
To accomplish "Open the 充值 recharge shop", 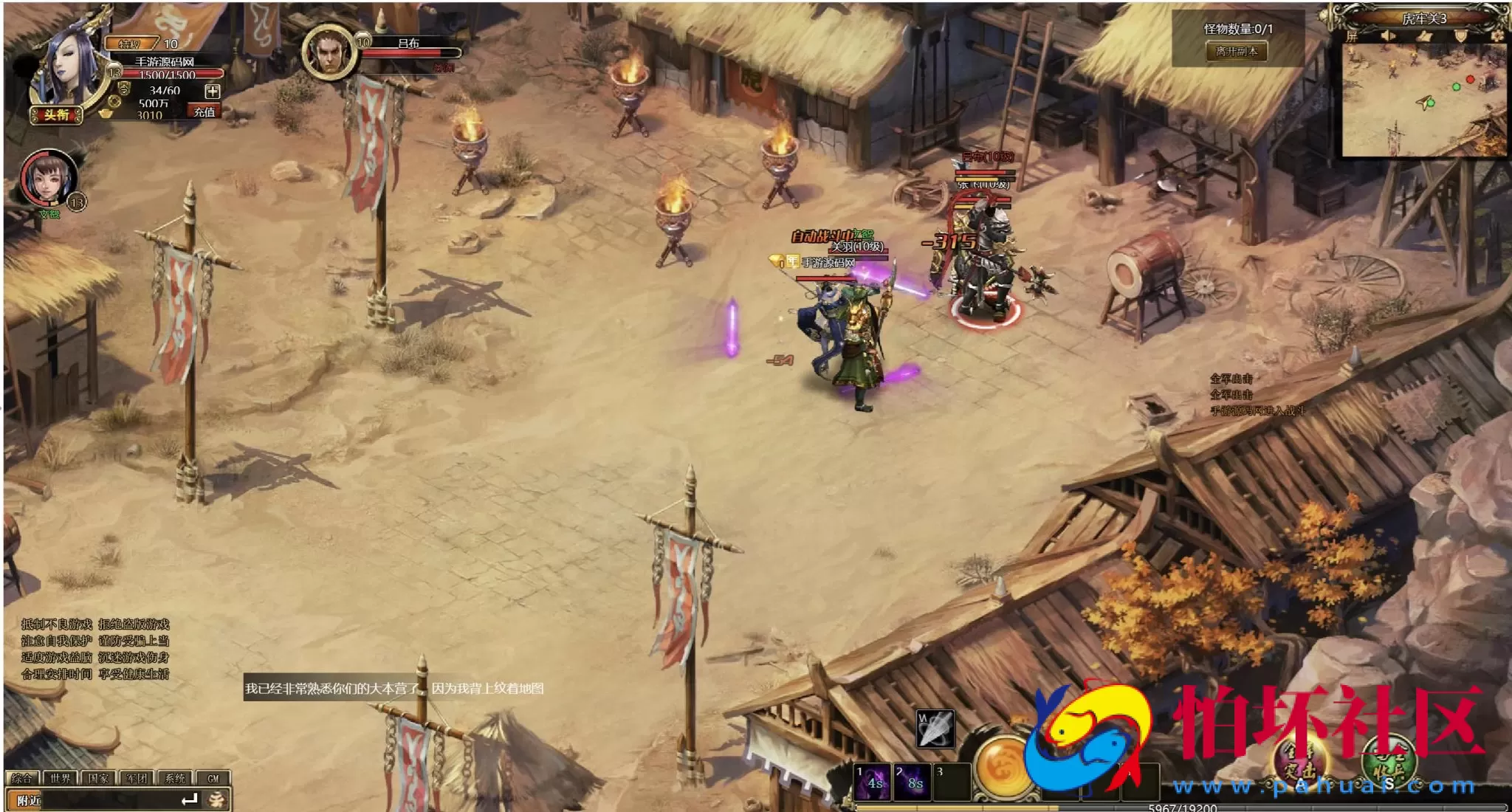I will [x=205, y=112].
